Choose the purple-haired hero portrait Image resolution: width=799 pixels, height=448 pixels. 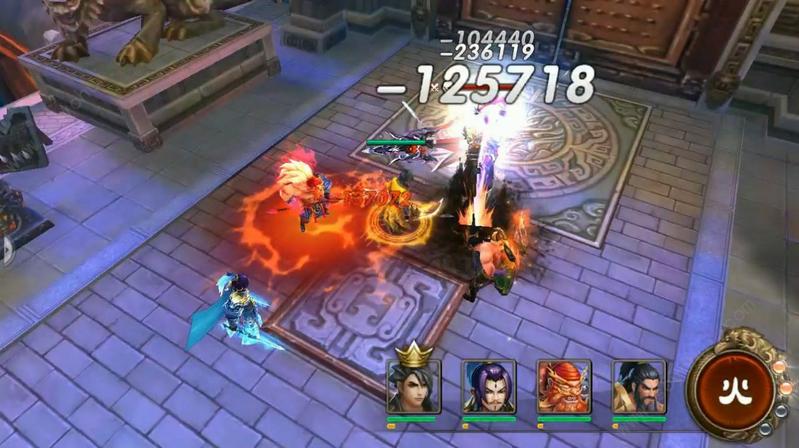pos(488,387)
